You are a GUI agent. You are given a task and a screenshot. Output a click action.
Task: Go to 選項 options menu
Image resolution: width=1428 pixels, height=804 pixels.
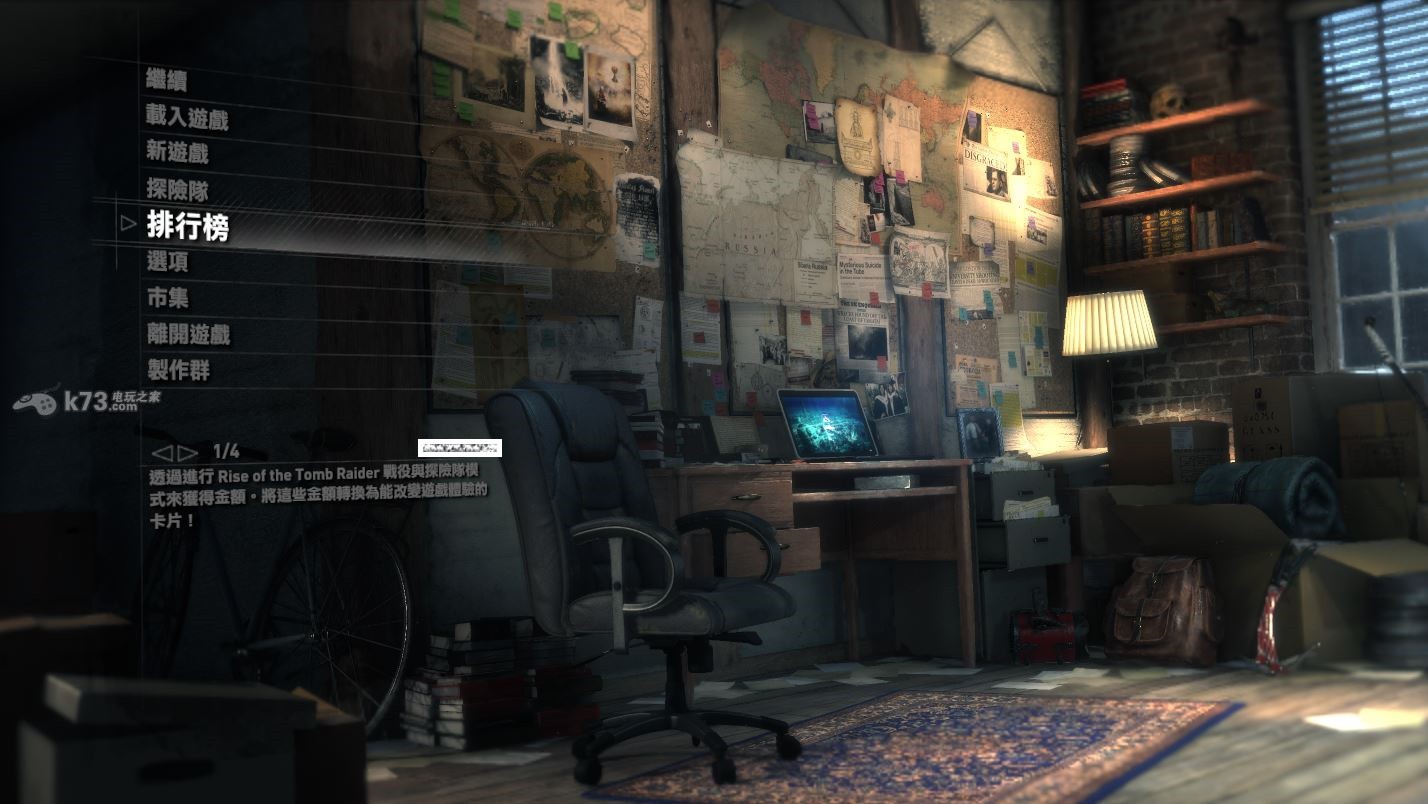tap(167, 262)
